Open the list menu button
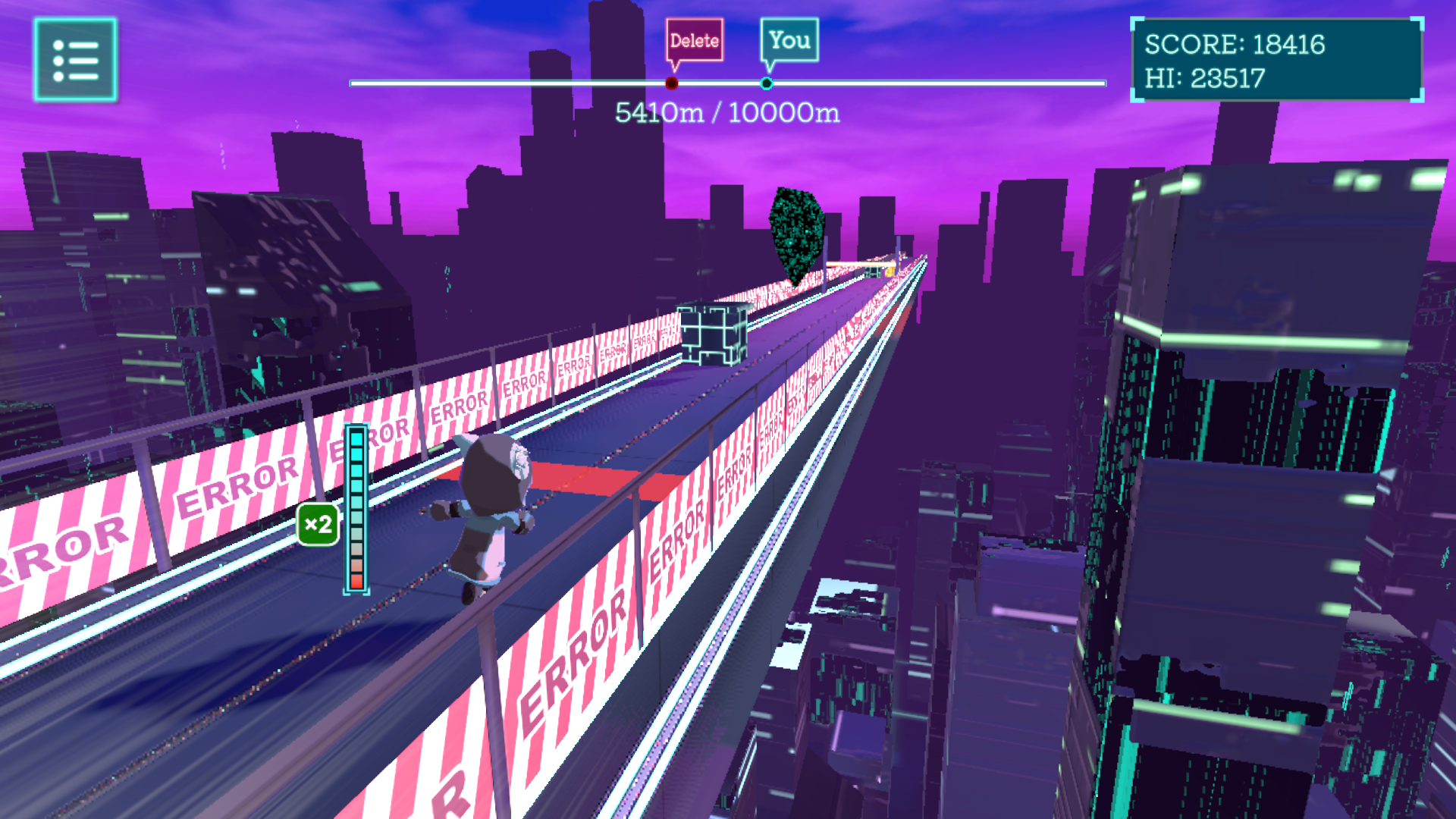 75,60
